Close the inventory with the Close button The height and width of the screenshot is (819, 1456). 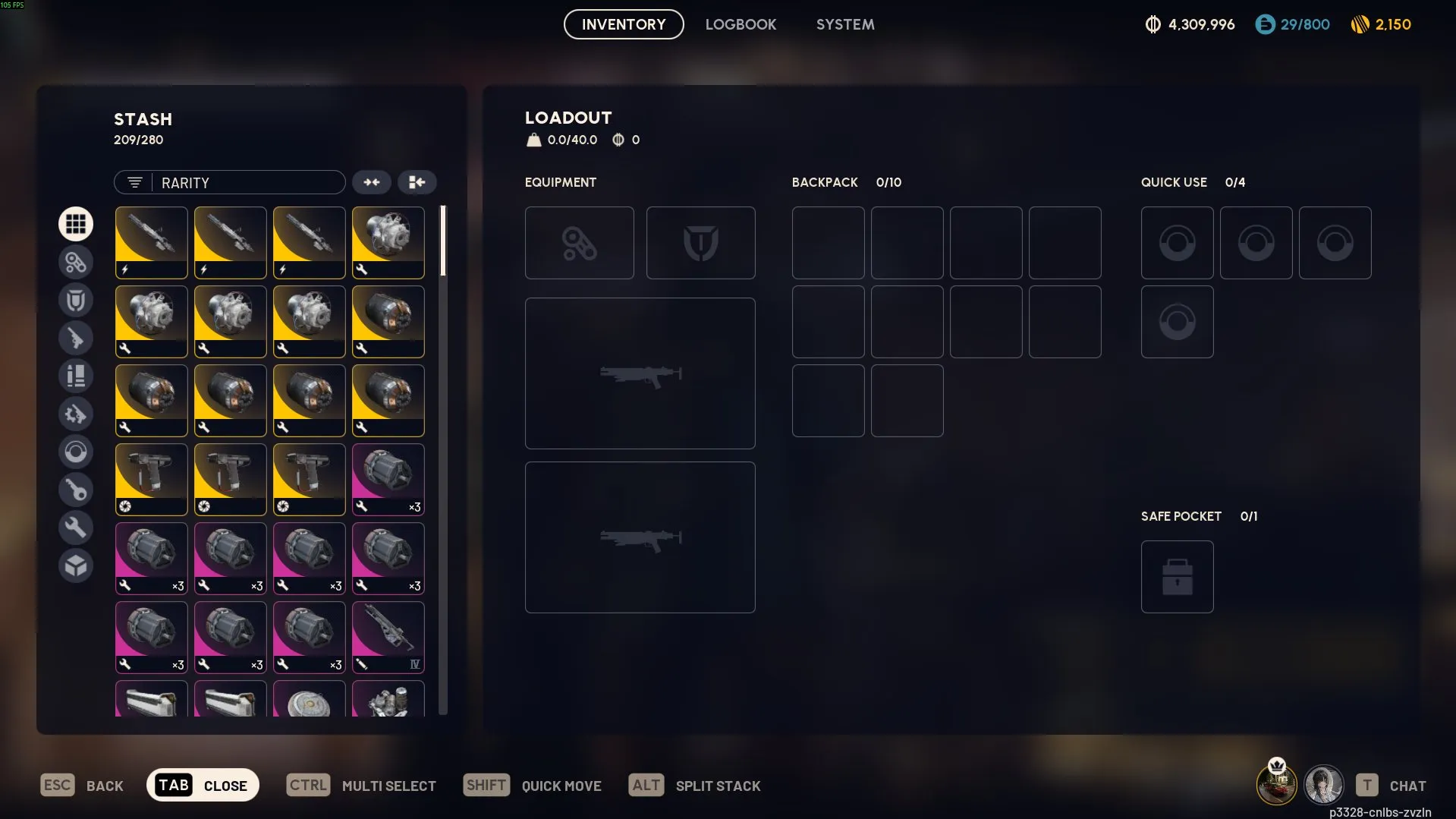point(203,785)
